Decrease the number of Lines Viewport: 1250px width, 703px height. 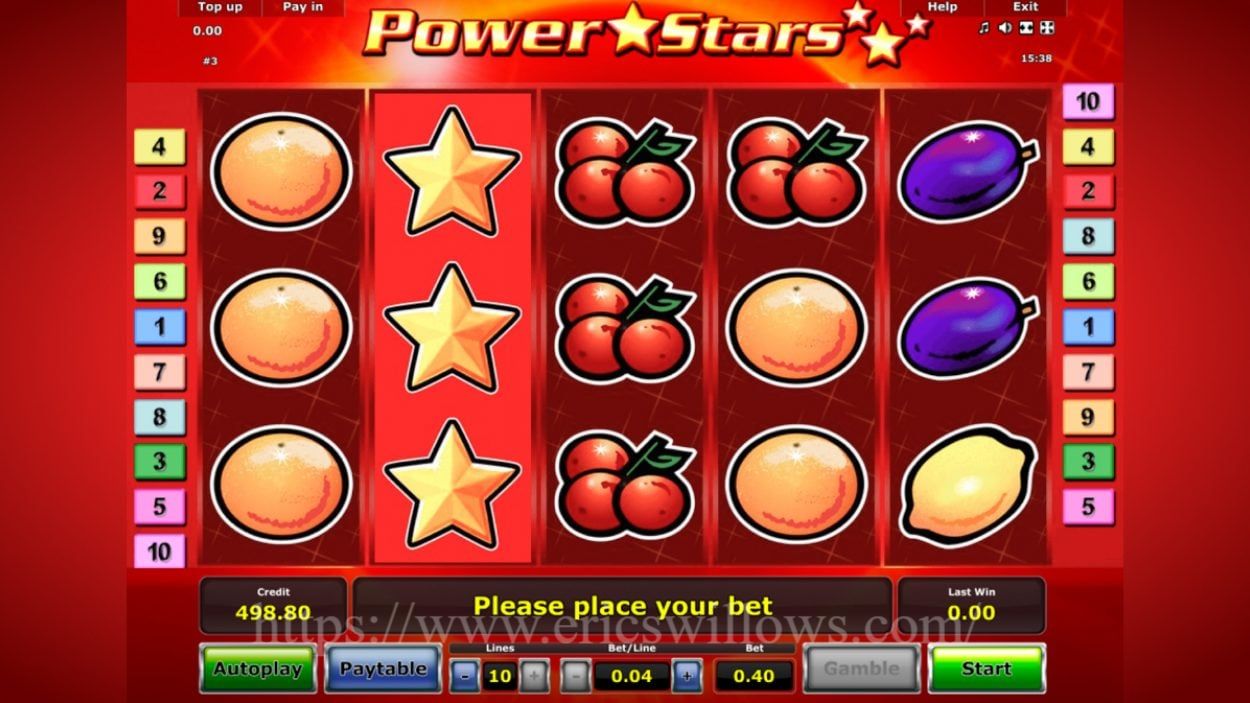coord(465,676)
